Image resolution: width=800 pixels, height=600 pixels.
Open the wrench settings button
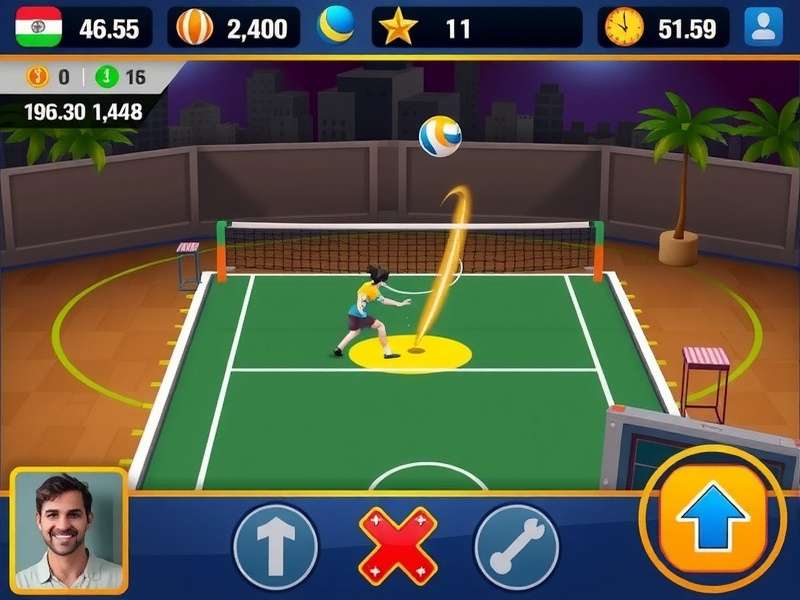pyautogui.click(x=515, y=546)
